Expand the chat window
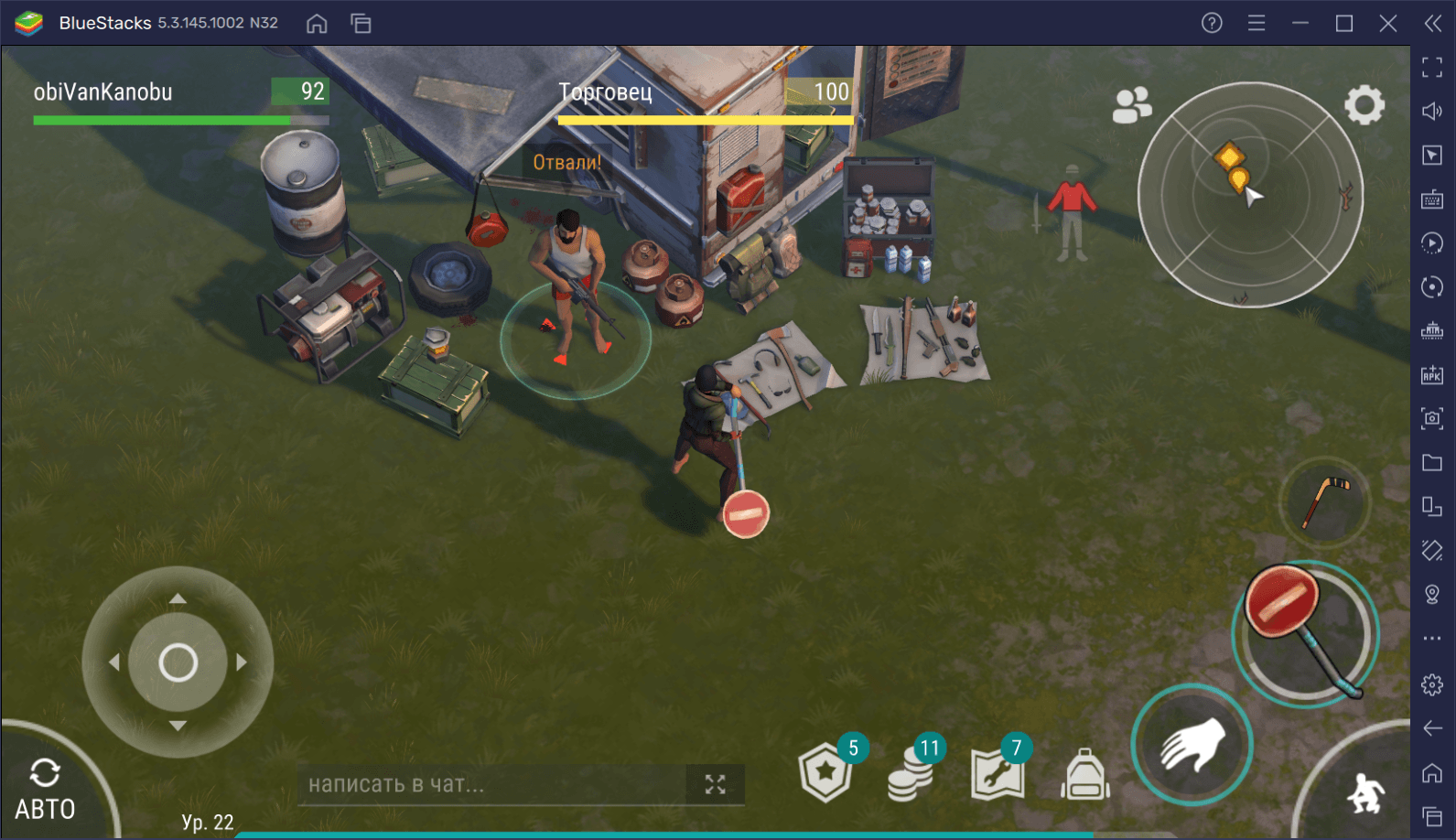 pyautogui.click(x=716, y=784)
